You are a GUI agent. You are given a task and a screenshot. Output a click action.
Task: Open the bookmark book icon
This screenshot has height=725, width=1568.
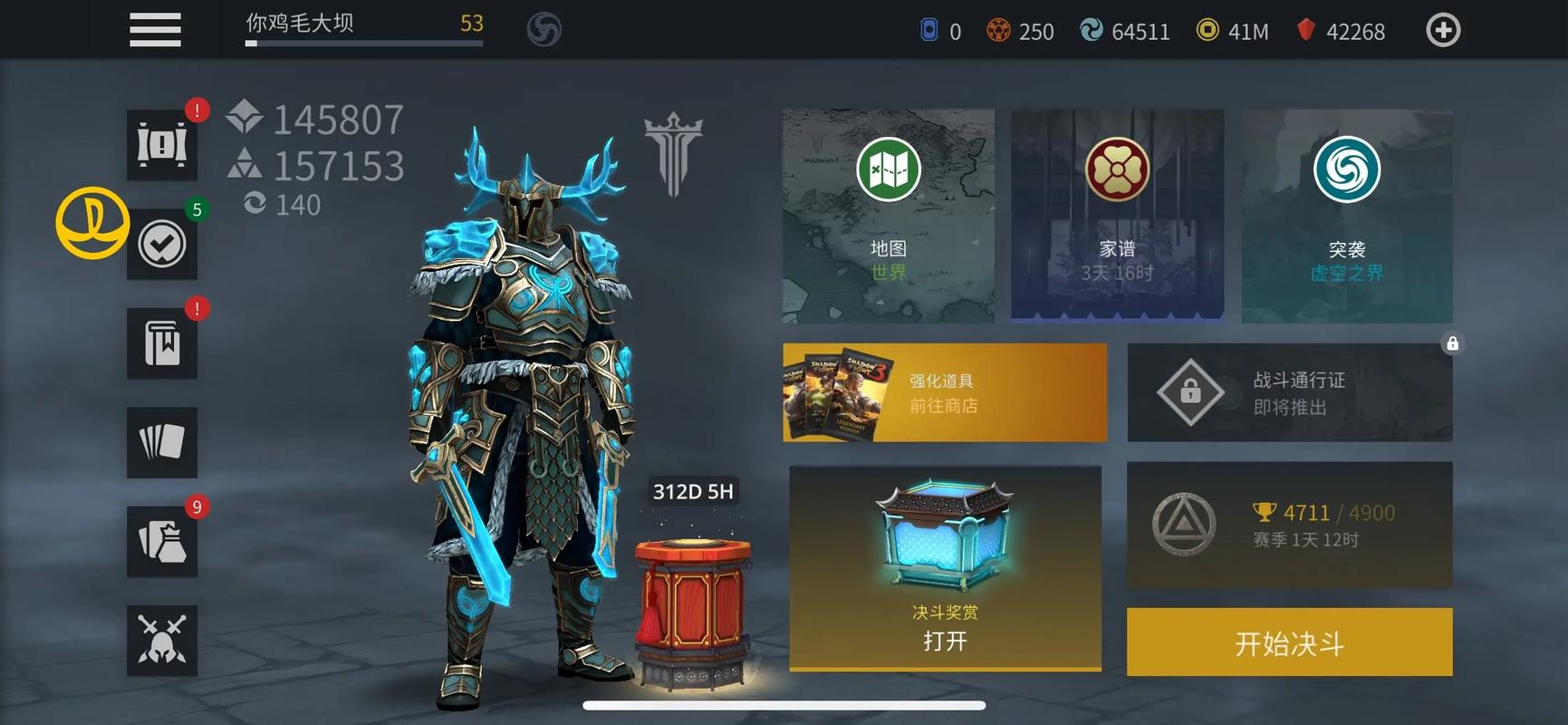click(162, 343)
